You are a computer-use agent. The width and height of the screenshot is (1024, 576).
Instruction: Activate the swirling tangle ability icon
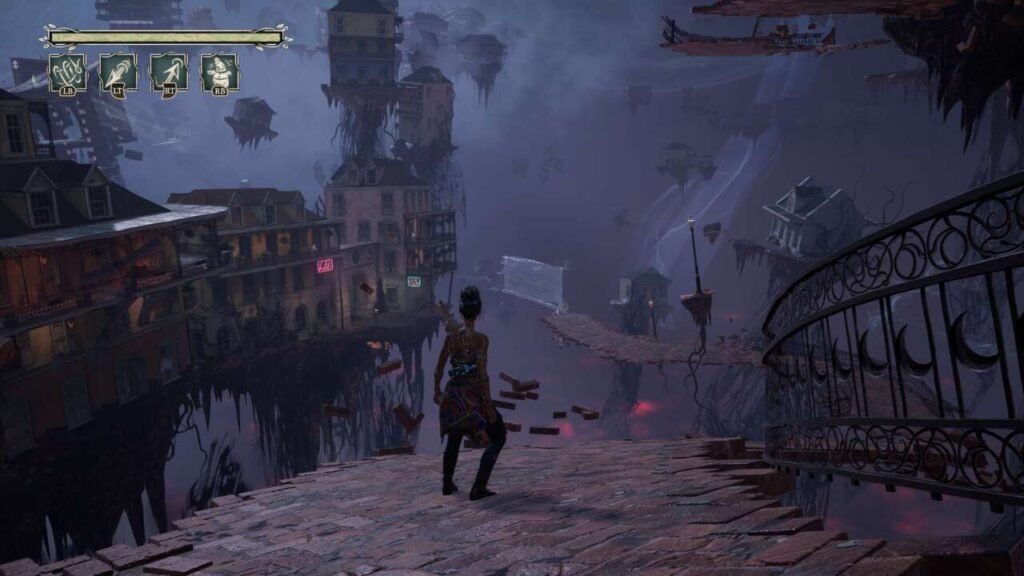click(x=67, y=73)
